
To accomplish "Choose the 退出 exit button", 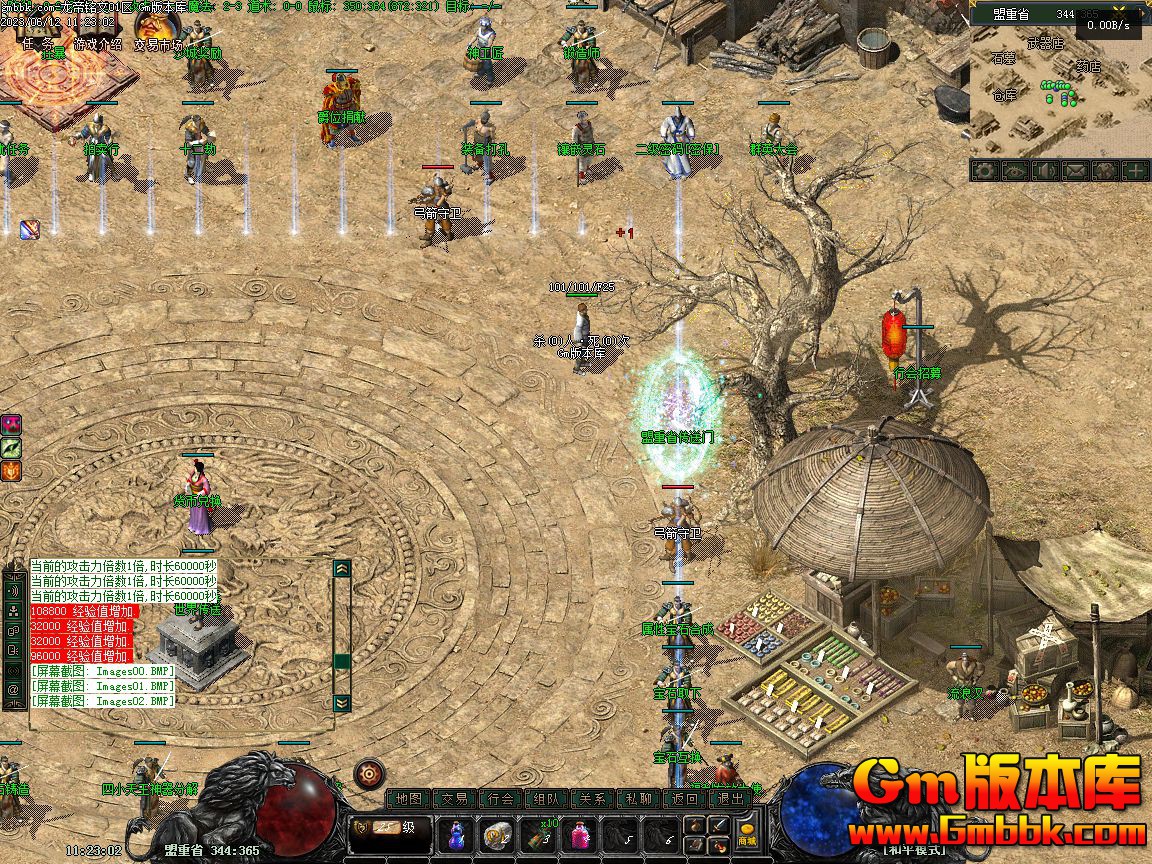I will coord(731,799).
